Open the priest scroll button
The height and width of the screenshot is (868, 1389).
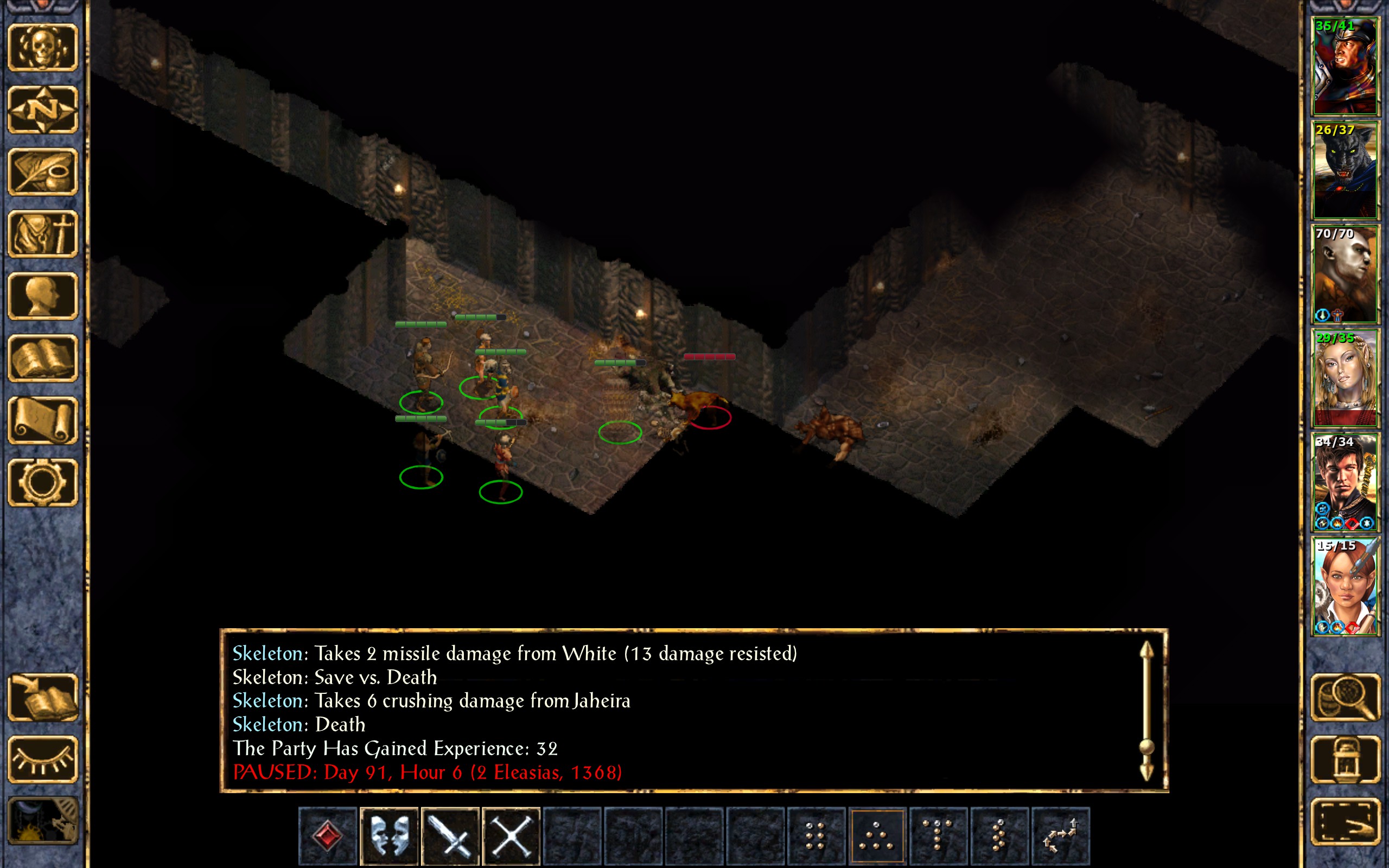43,420
